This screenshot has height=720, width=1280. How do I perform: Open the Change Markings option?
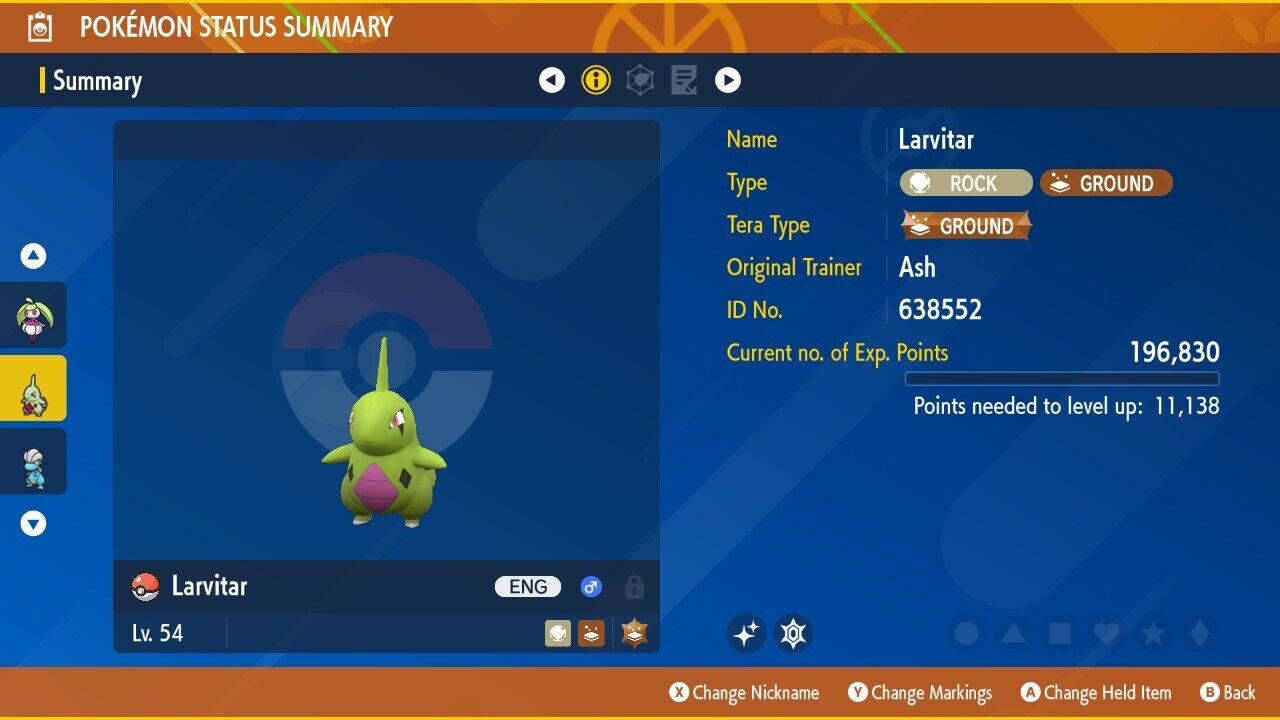920,693
